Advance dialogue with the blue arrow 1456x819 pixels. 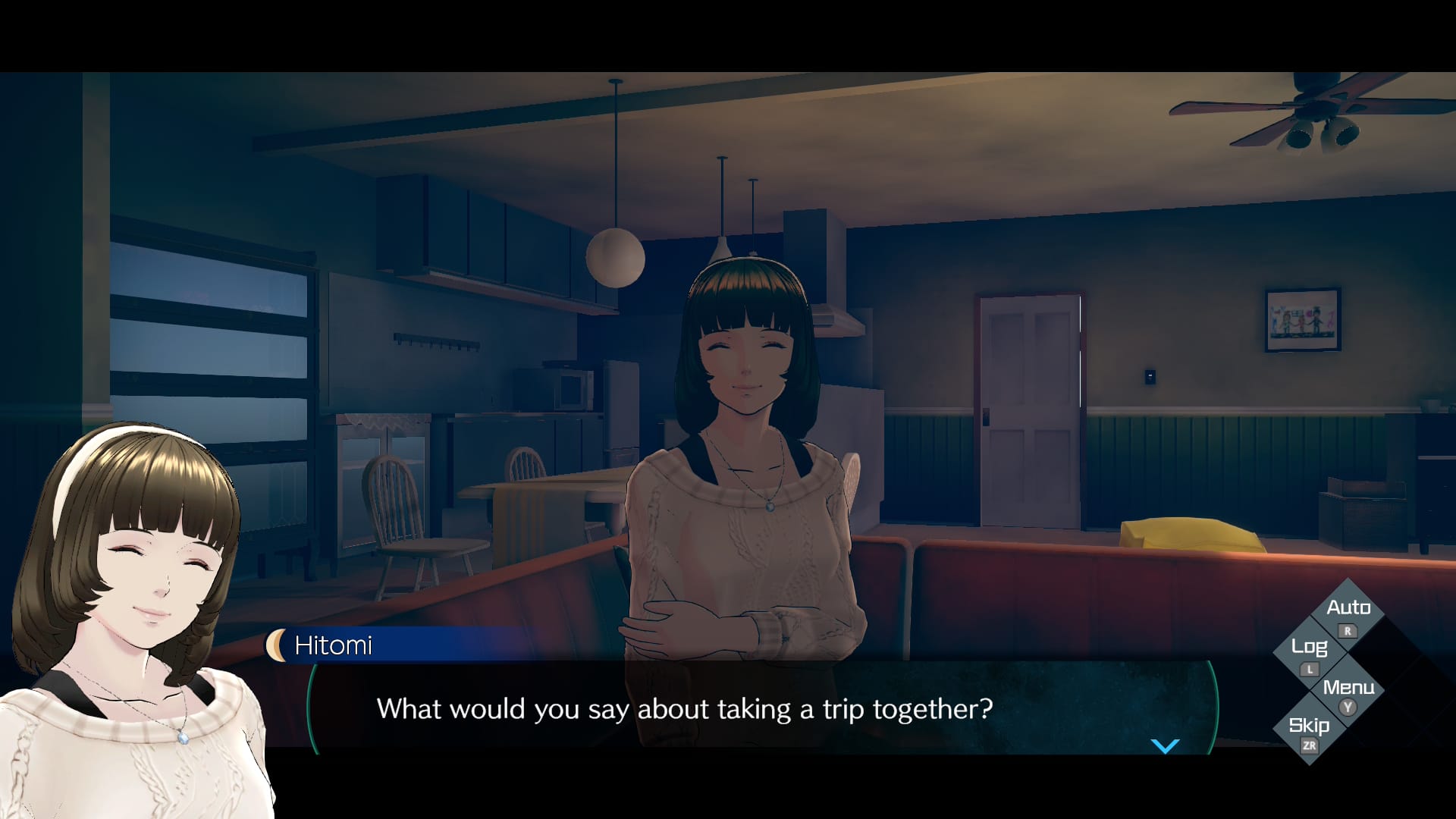tap(1165, 746)
